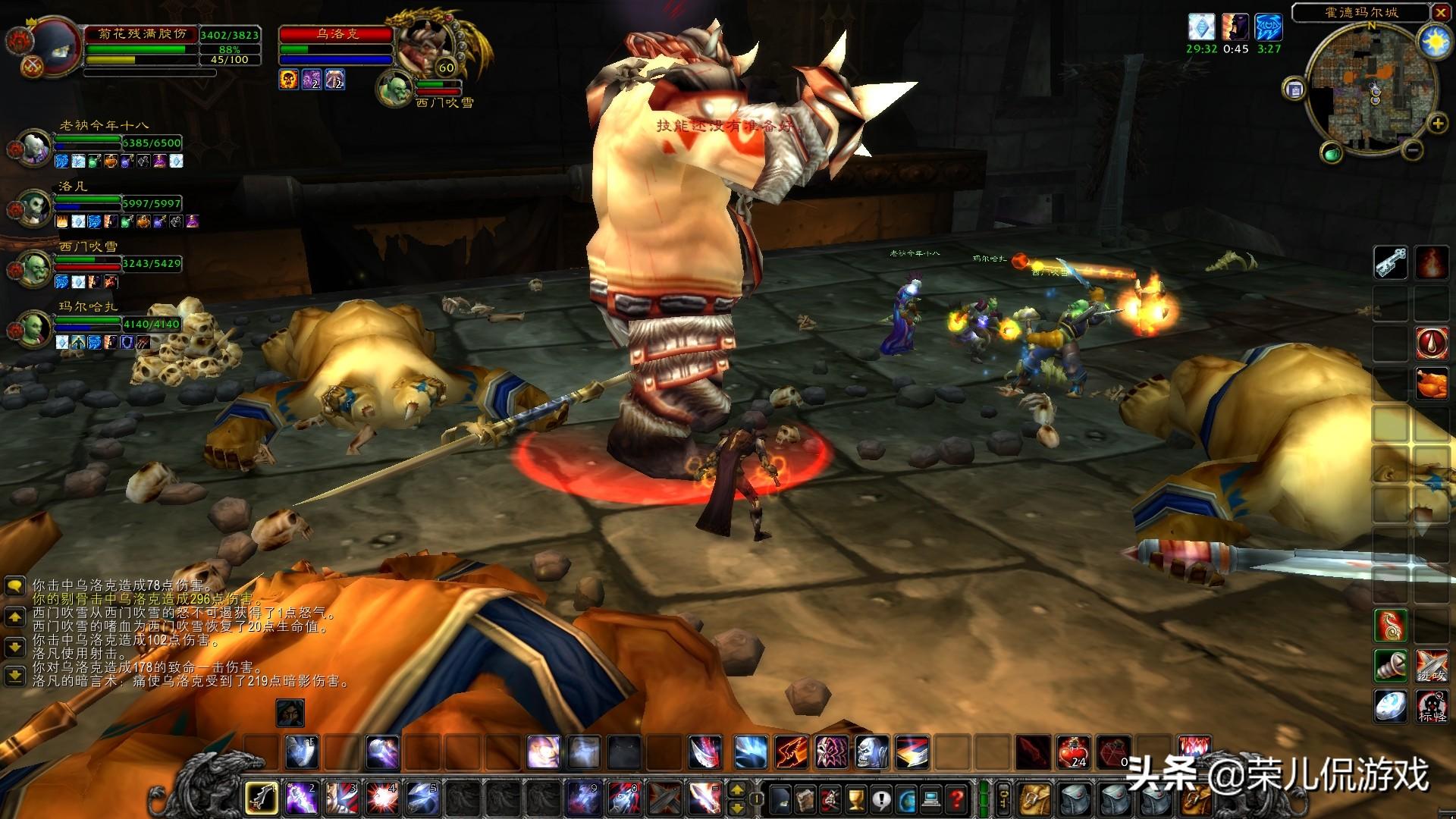1456x819 pixels.
Task: Use the healing potion with count 24
Action: pos(1074,752)
